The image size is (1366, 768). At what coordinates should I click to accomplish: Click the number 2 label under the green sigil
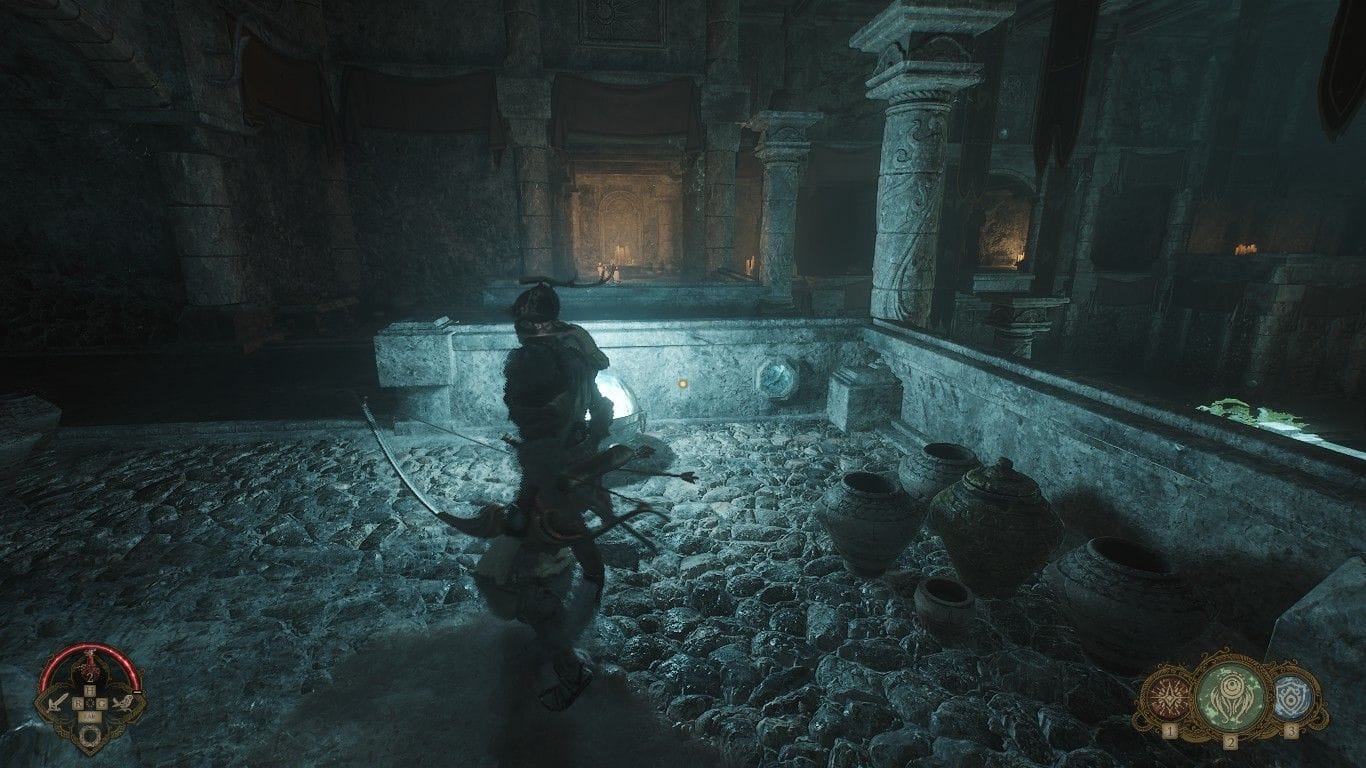point(1231,742)
